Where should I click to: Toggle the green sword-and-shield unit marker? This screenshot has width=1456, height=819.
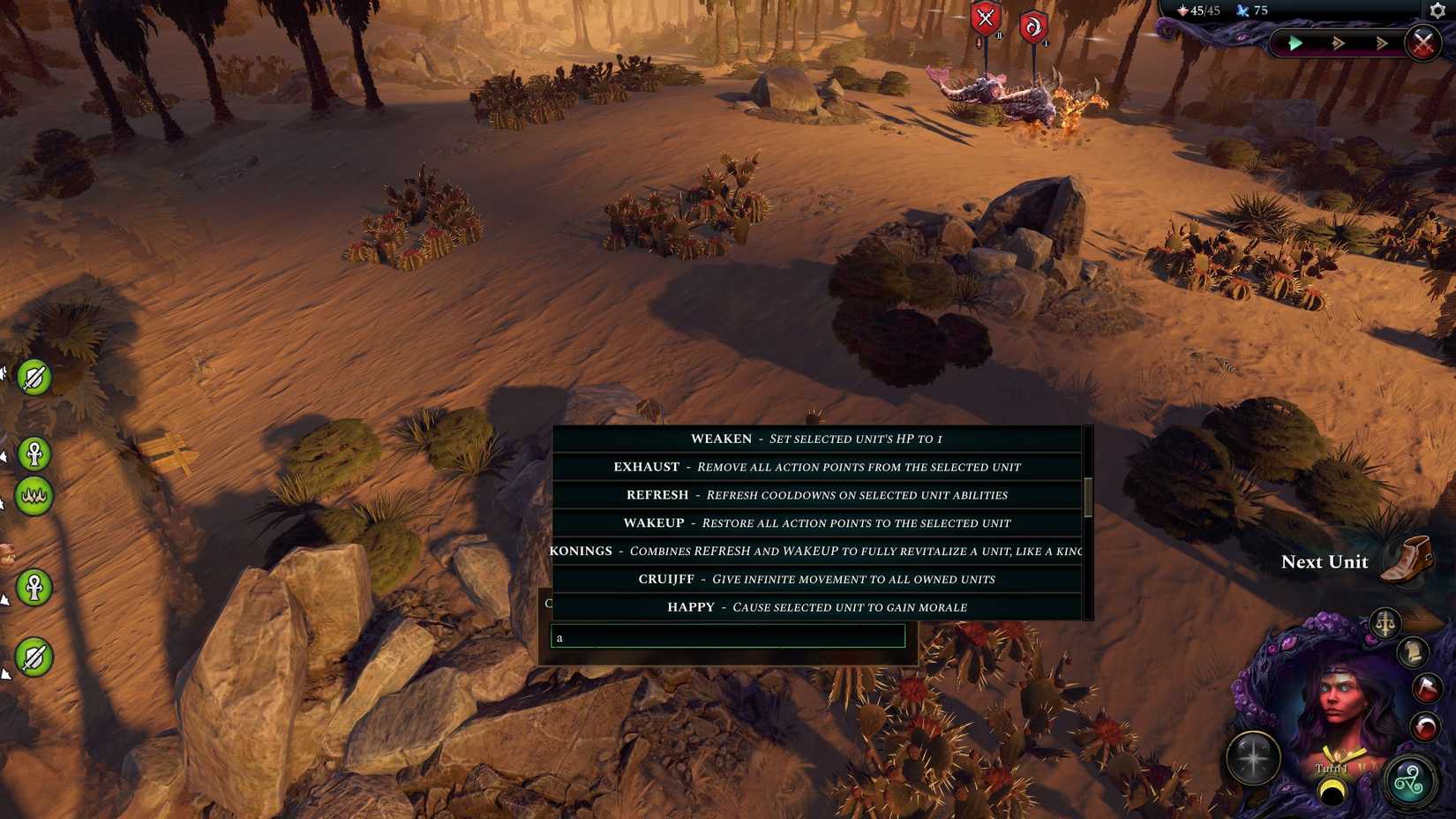pyautogui.click(x=34, y=377)
